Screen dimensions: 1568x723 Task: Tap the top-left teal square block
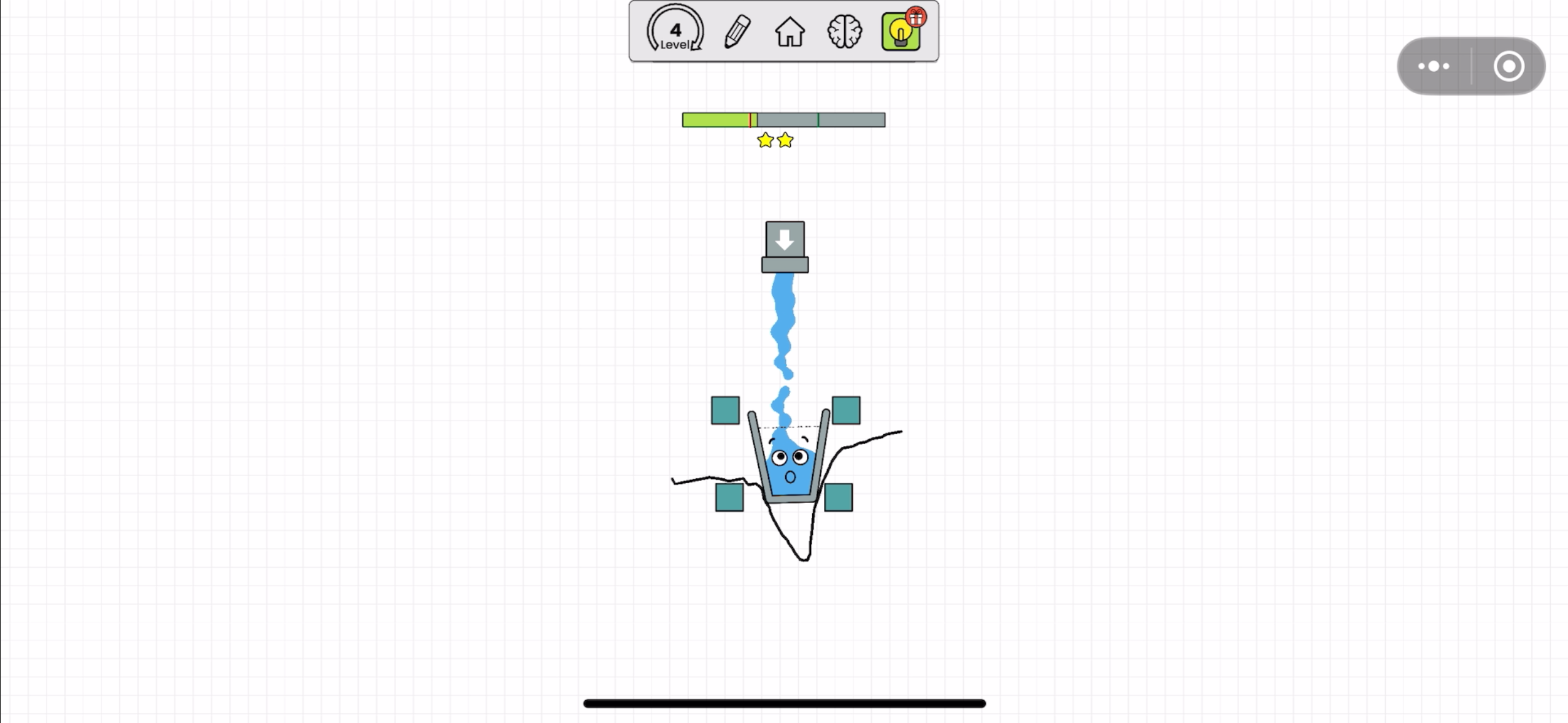725,411
